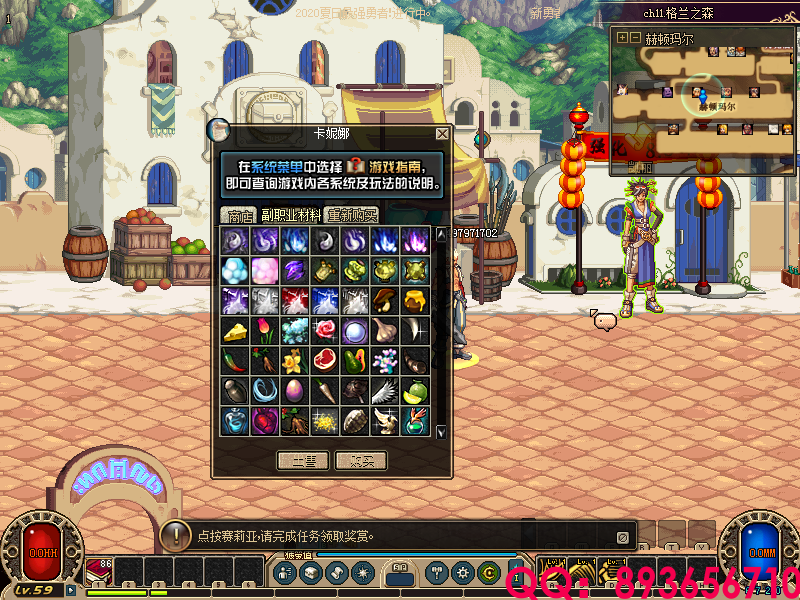Zoom in the minimap with plus button

tap(622, 38)
